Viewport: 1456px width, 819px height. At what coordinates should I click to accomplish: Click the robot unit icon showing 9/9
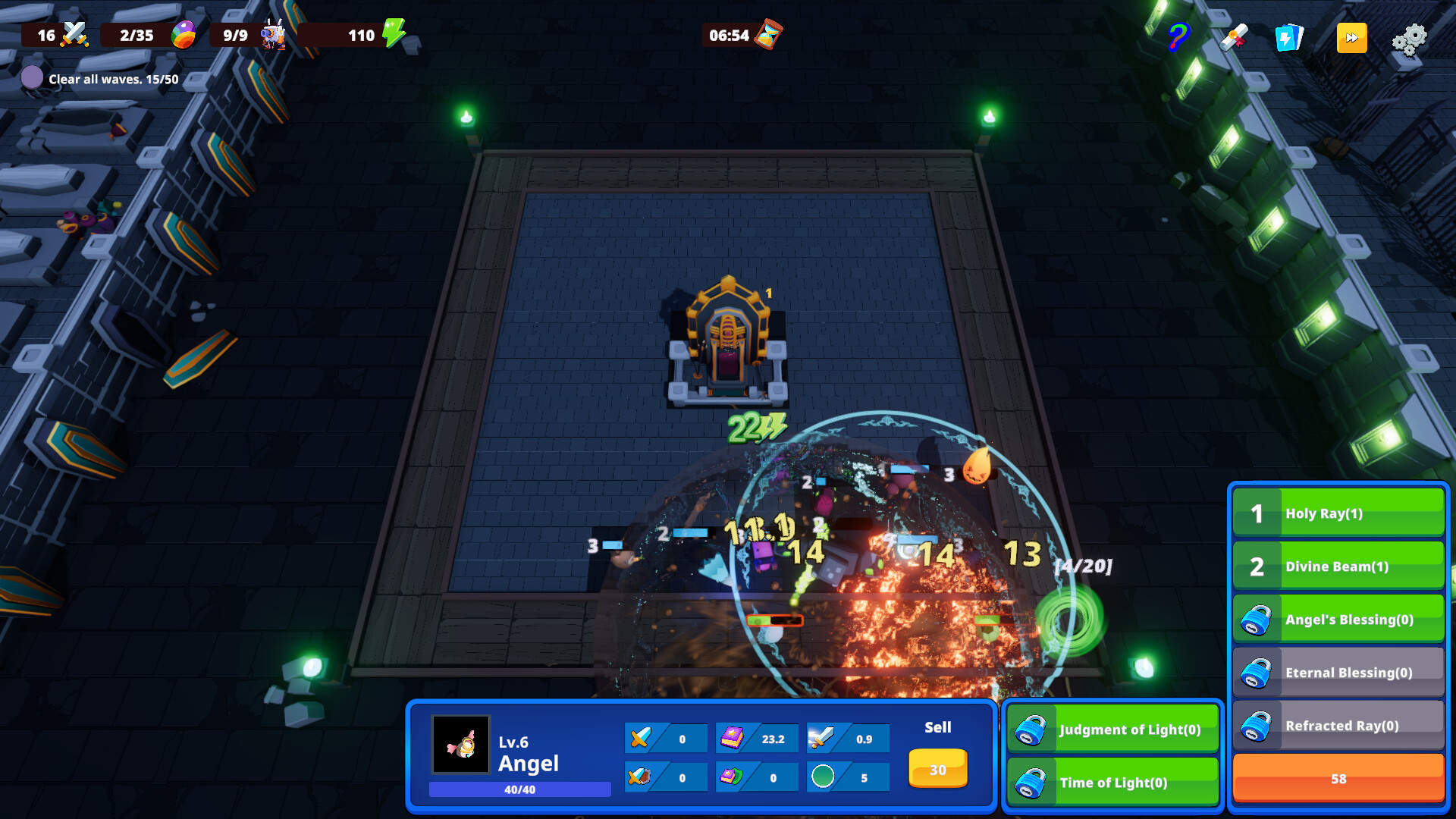click(275, 33)
